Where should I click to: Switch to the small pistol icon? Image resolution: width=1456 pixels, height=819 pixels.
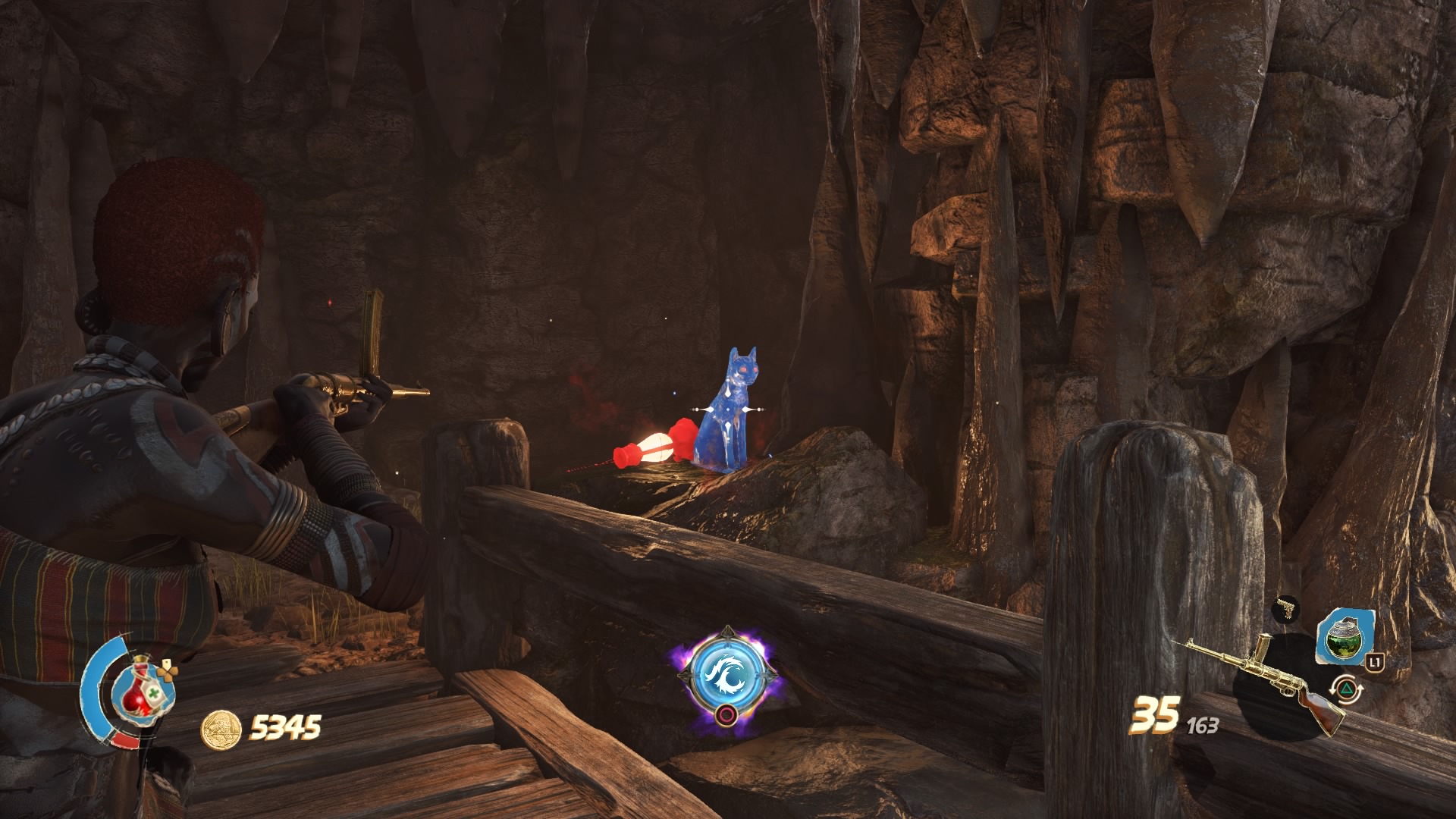[x=1285, y=607]
